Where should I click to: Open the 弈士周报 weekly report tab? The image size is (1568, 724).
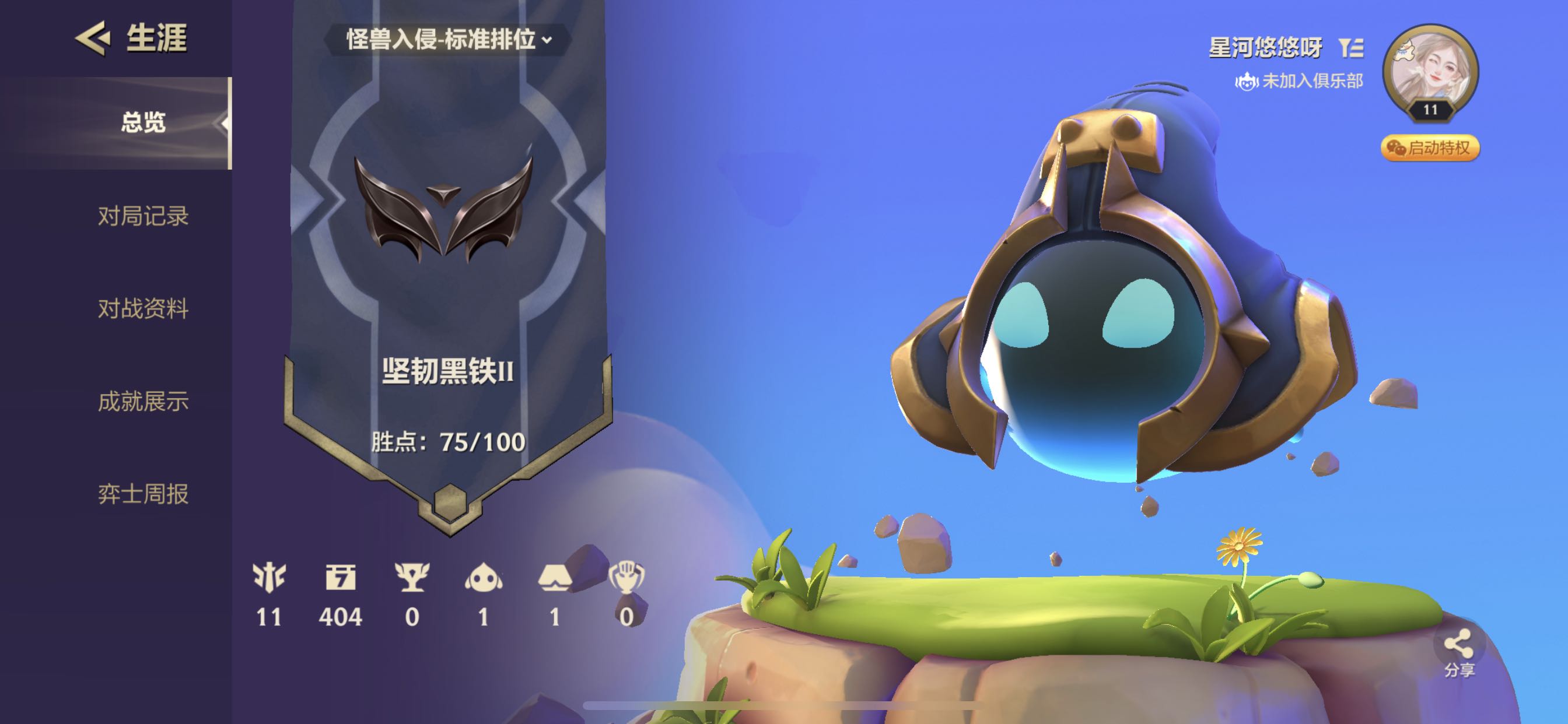143,494
